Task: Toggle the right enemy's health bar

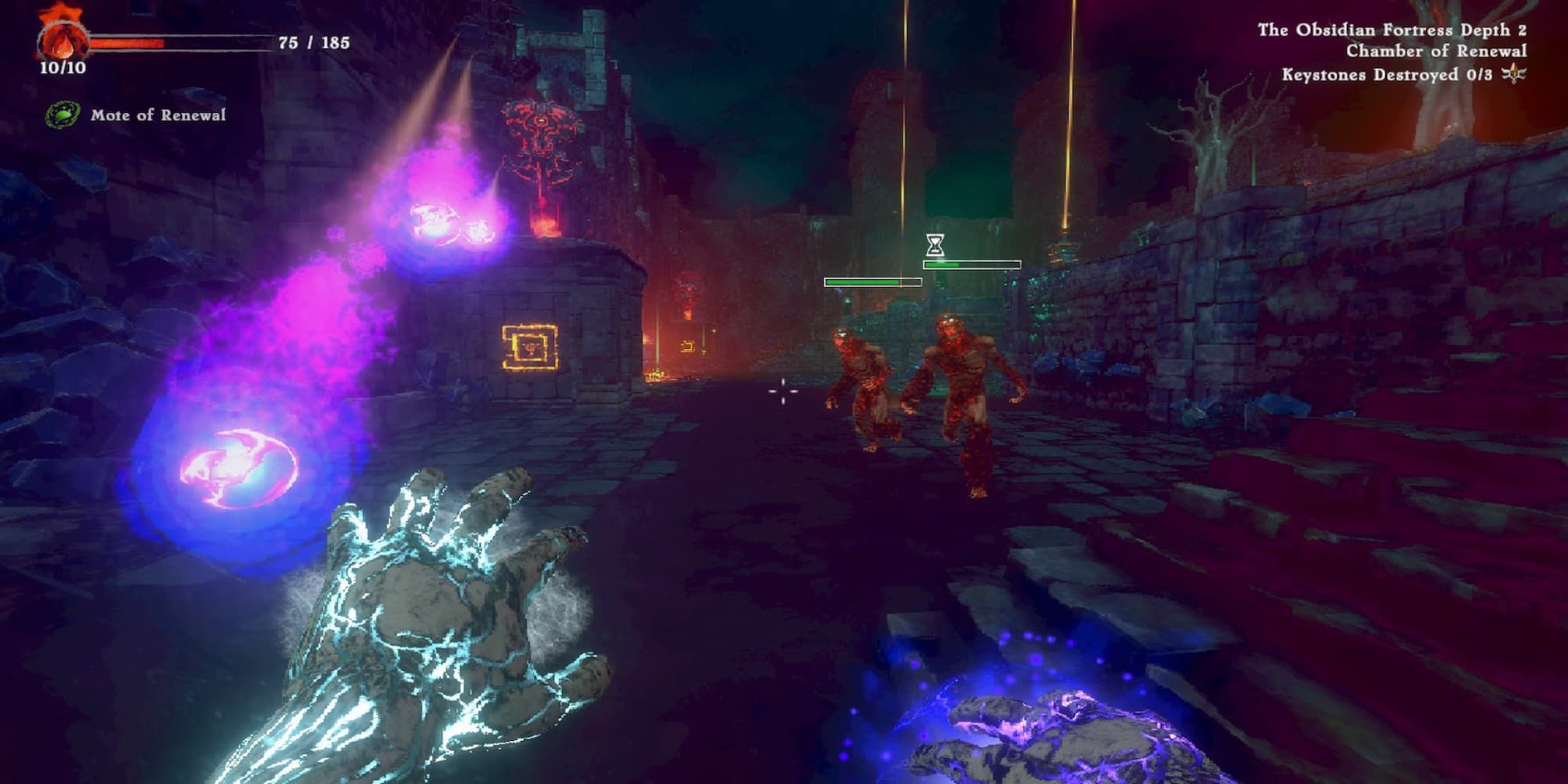Action: tap(971, 264)
